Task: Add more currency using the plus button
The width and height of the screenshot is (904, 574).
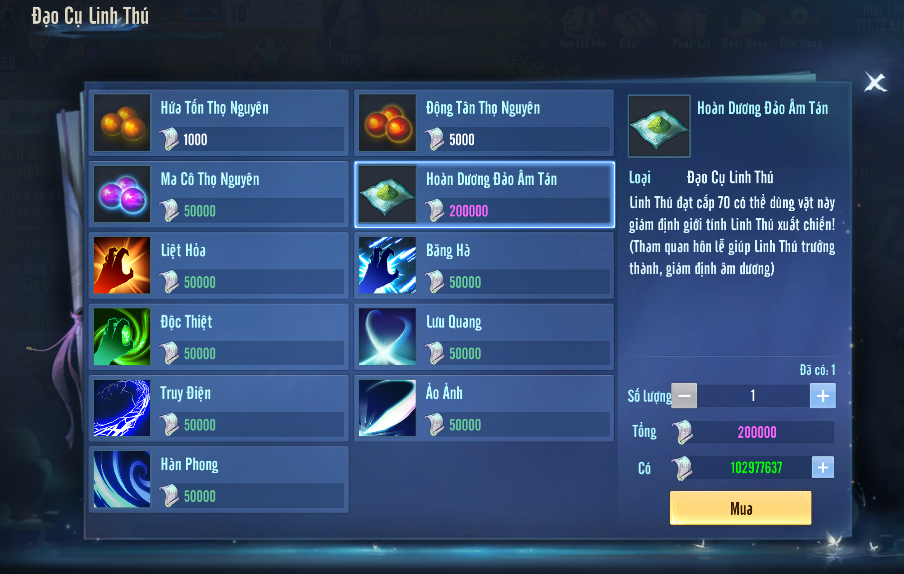Action: pyautogui.click(x=822, y=467)
